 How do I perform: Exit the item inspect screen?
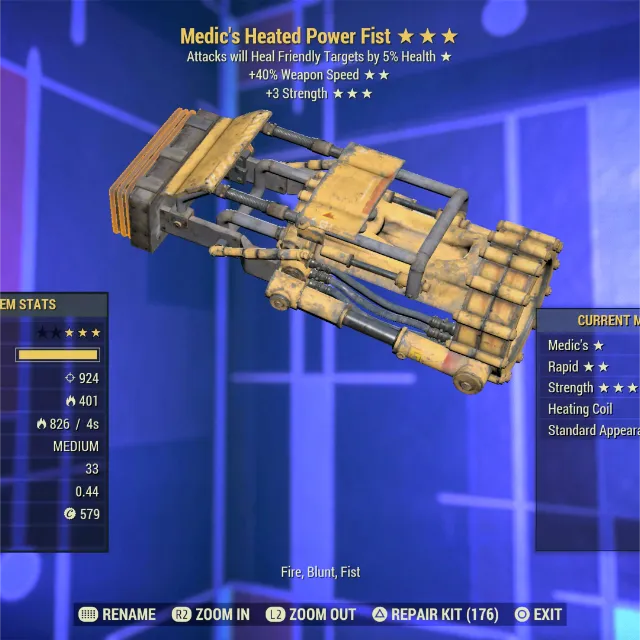(537, 614)
